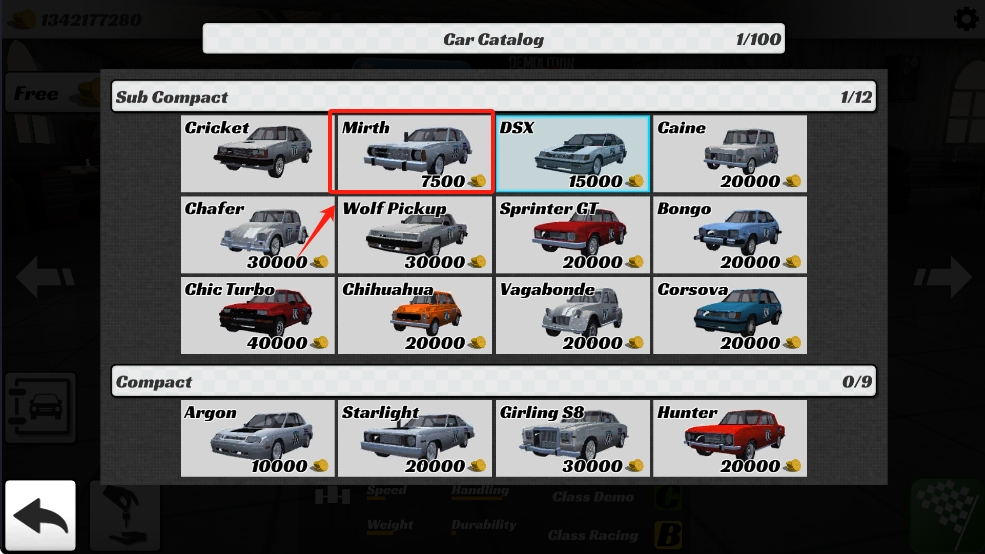Select the Cricket car tile
Image resolution: width=985 pixels, height=554 pixels.
pos(258,153)
